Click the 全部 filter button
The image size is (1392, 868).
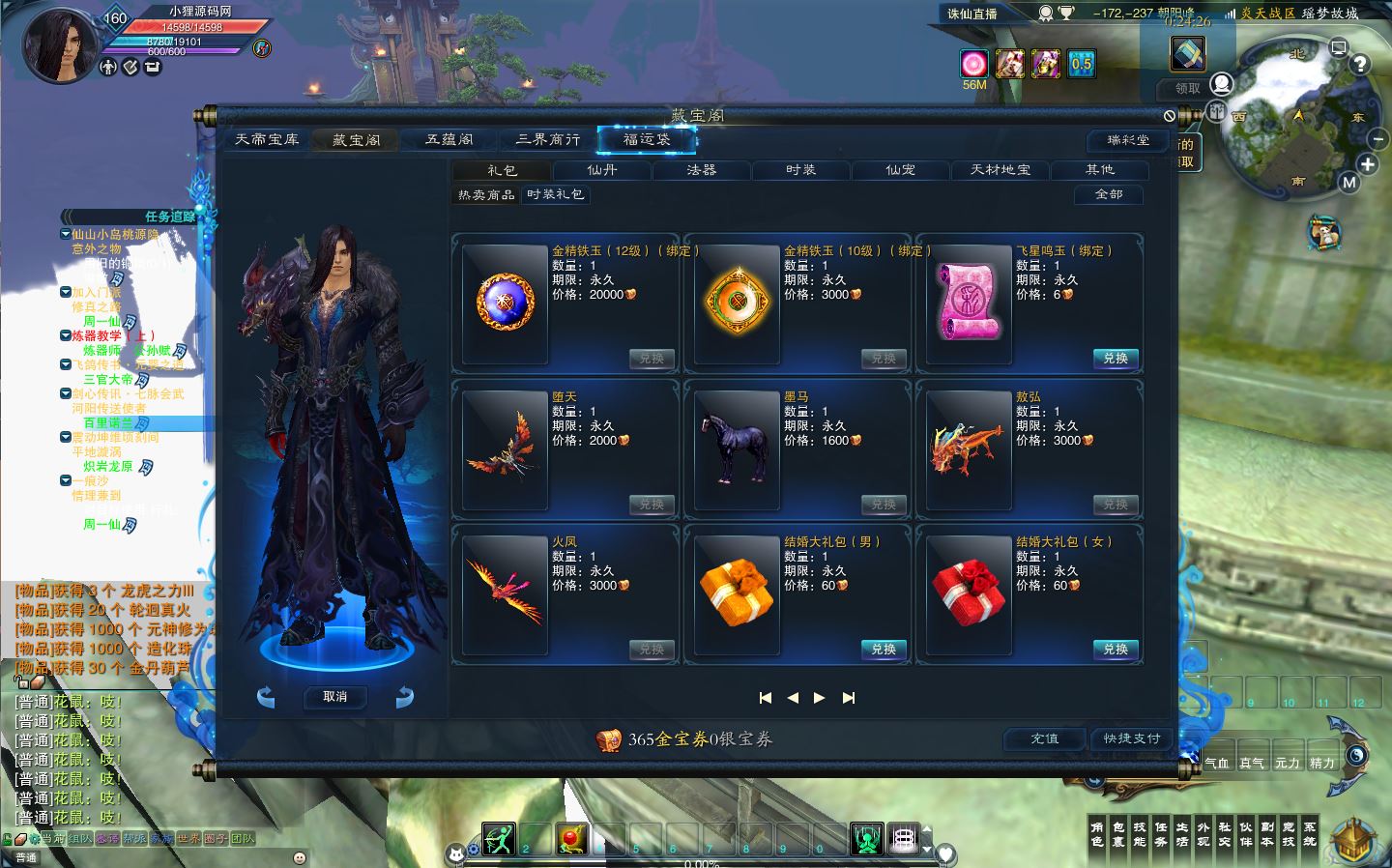(x=1109, y=194)
